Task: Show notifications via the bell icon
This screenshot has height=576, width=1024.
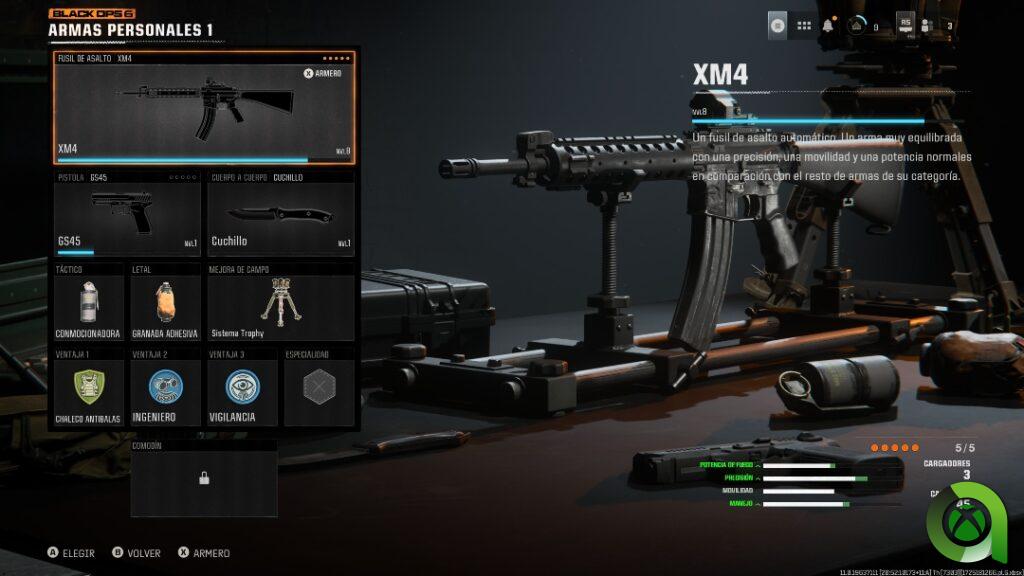Action: [x=829, y=26]
